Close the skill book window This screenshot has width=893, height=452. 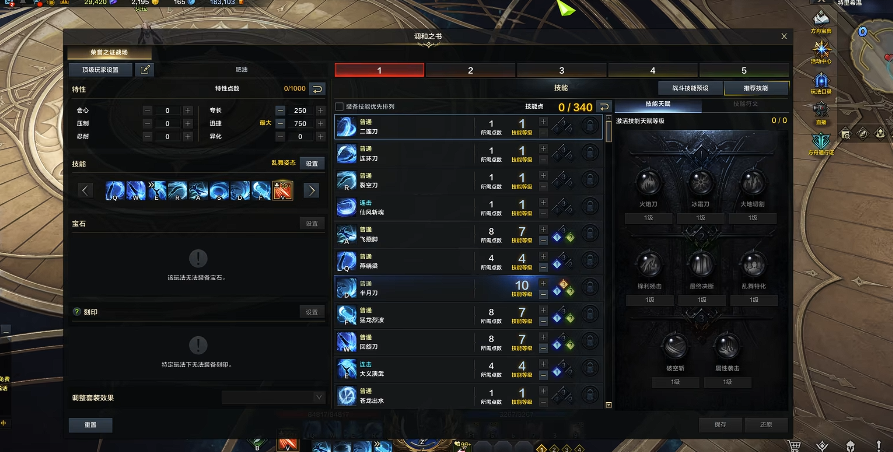784,36
